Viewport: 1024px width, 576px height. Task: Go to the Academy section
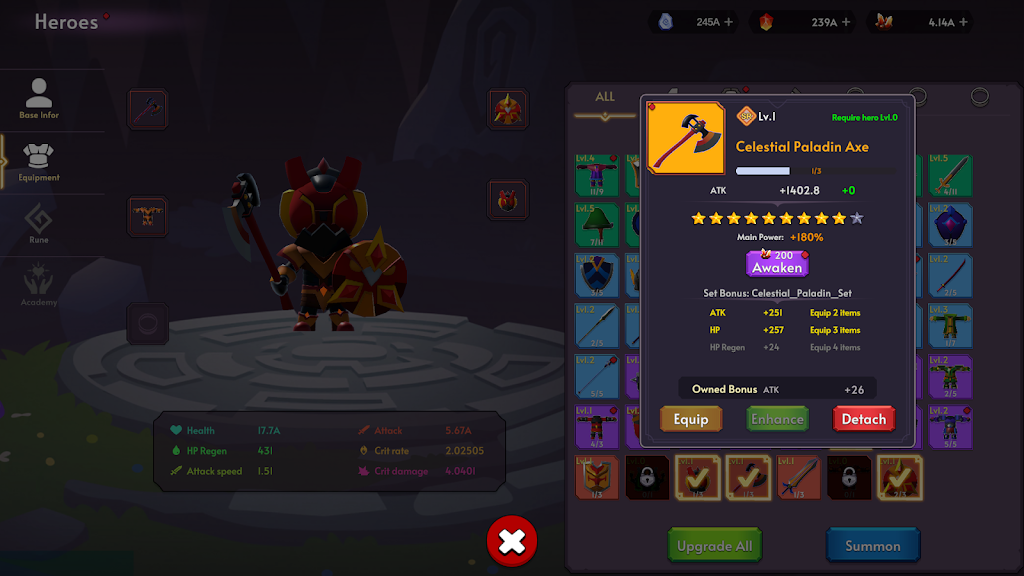(39, 288)
